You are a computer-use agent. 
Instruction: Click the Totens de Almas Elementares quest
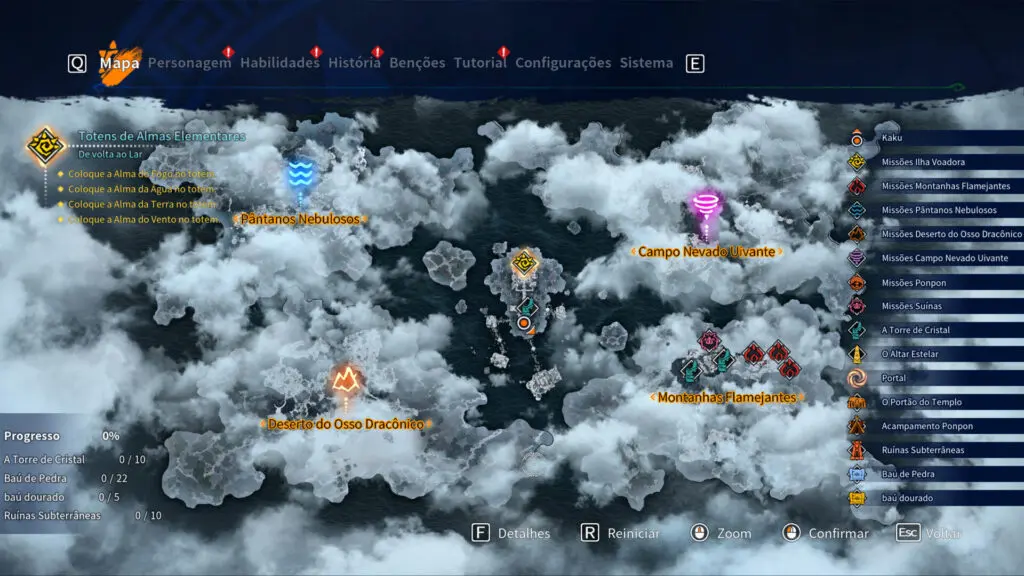pos(160,137)
